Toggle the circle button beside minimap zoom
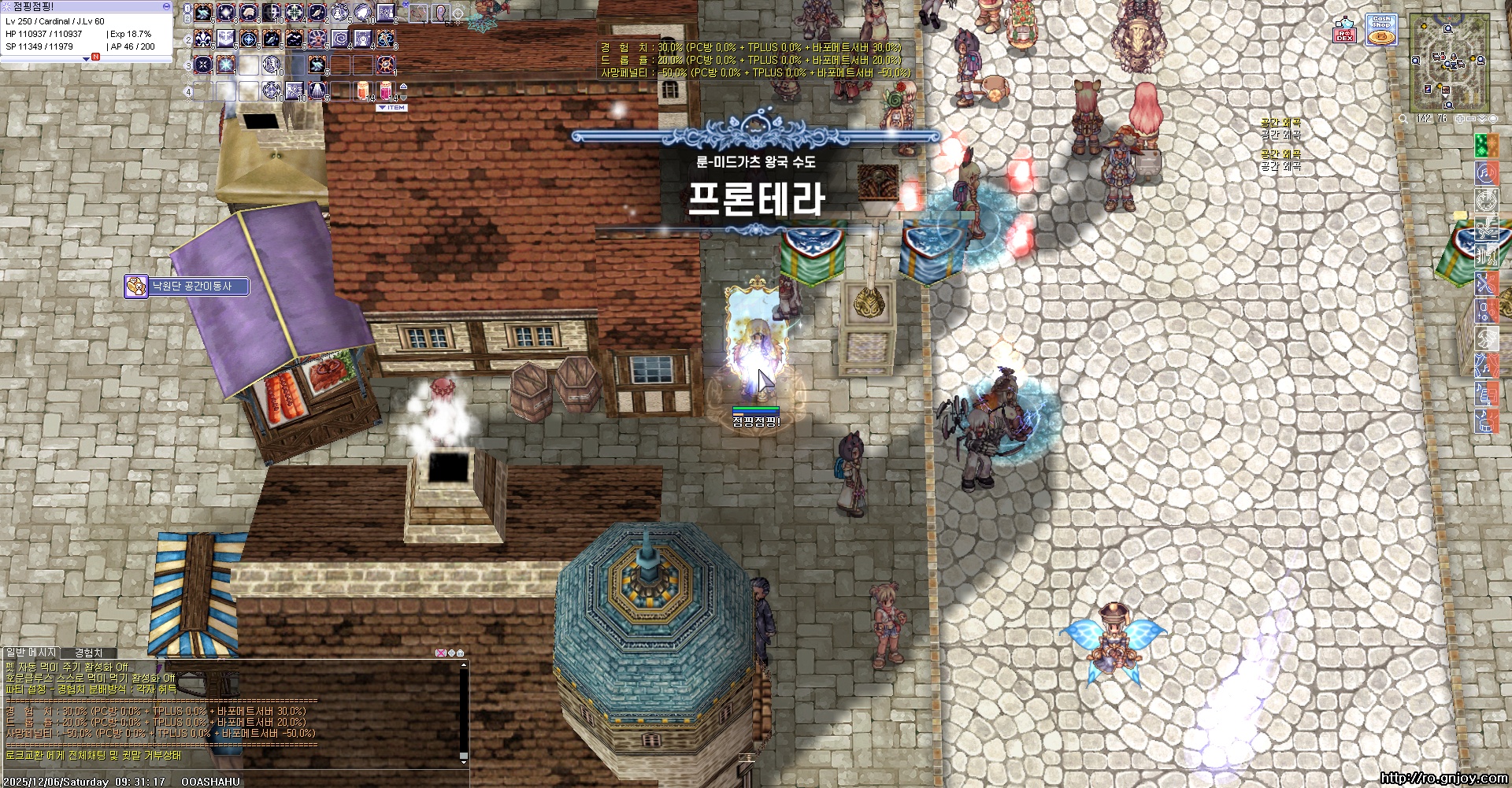1512x788 pixels. pyautogui.click(x=1492, y=119)
